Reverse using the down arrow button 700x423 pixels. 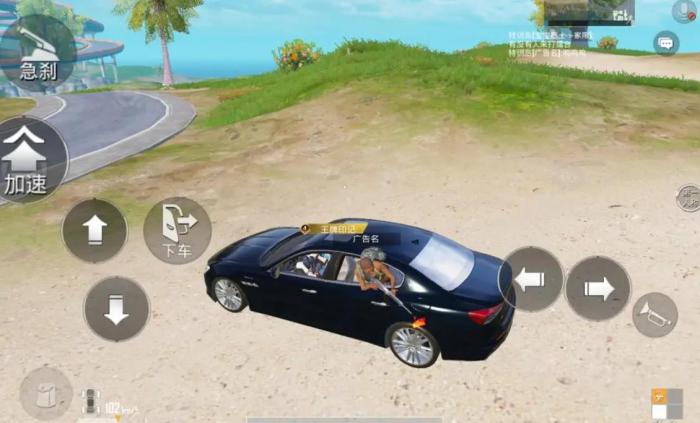pos(116,309)
